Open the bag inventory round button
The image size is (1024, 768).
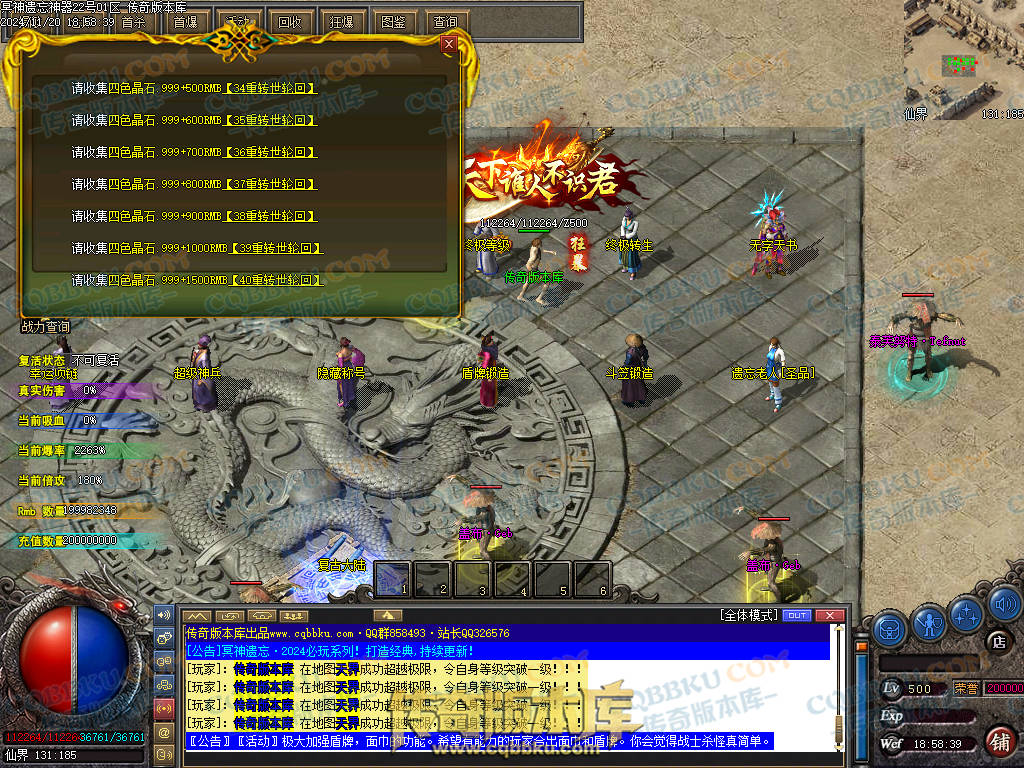(890, 629)
